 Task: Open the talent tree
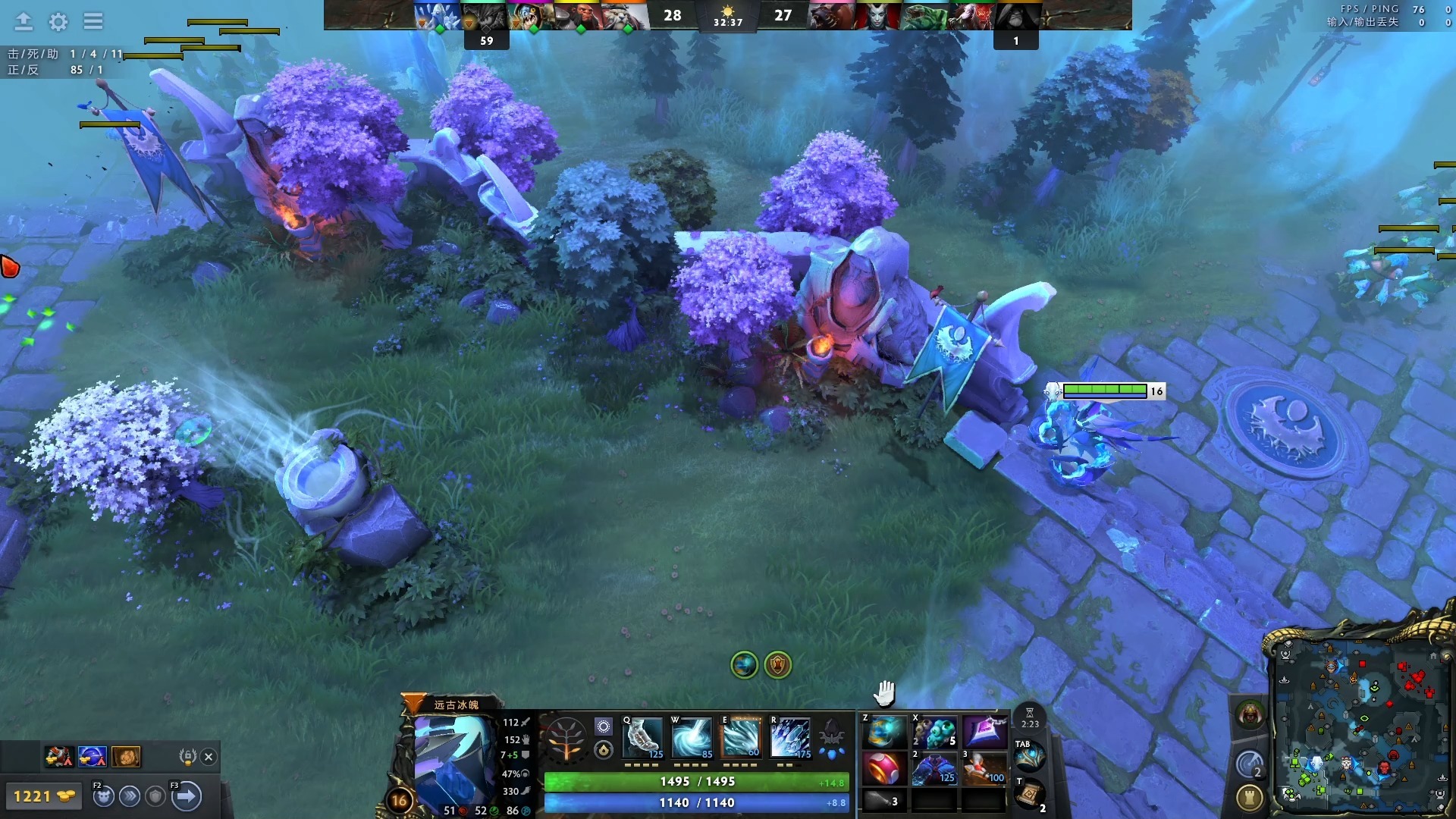(x=566, y=739)
